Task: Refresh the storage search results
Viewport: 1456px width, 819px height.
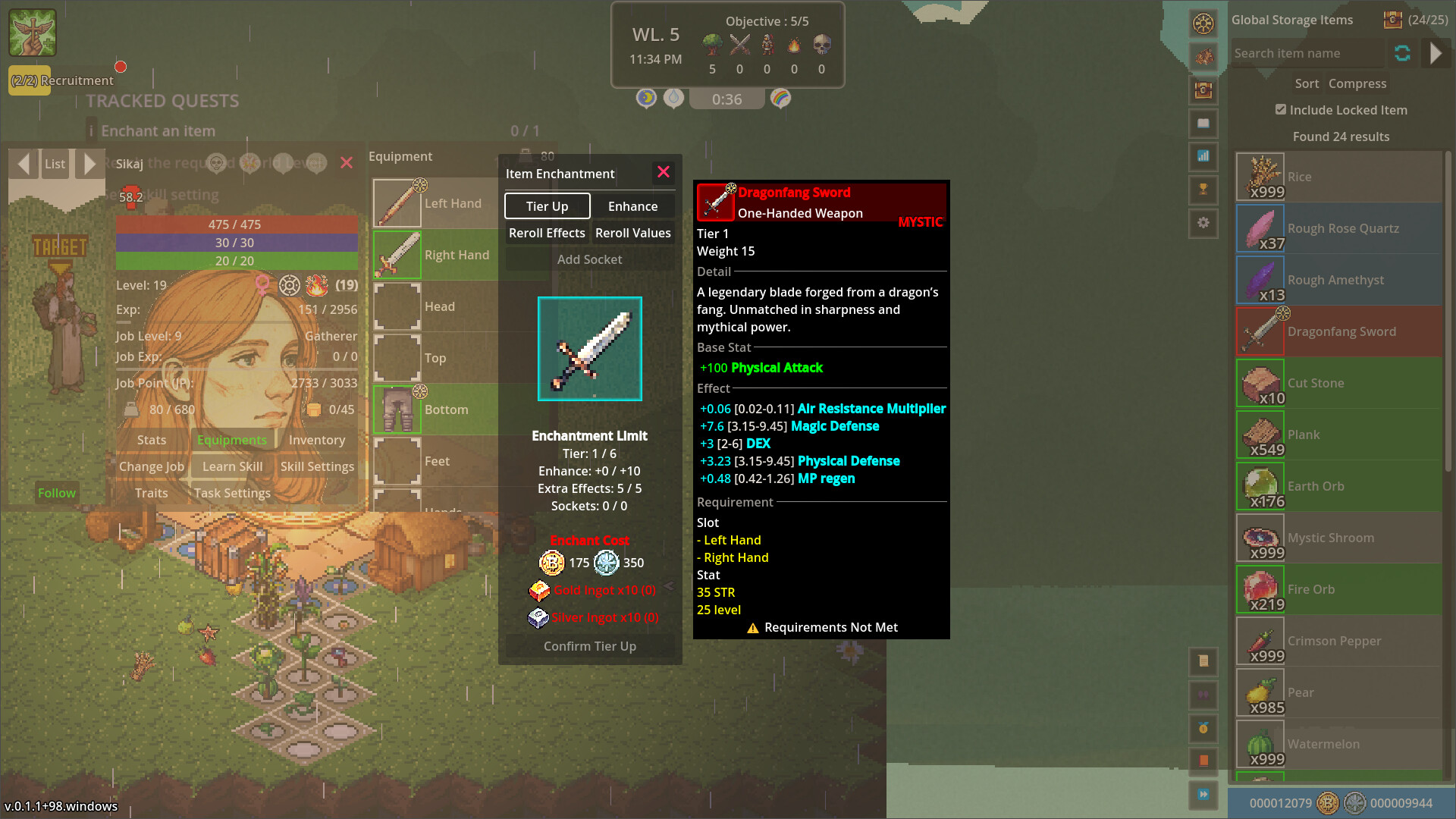Action: 1402,53
